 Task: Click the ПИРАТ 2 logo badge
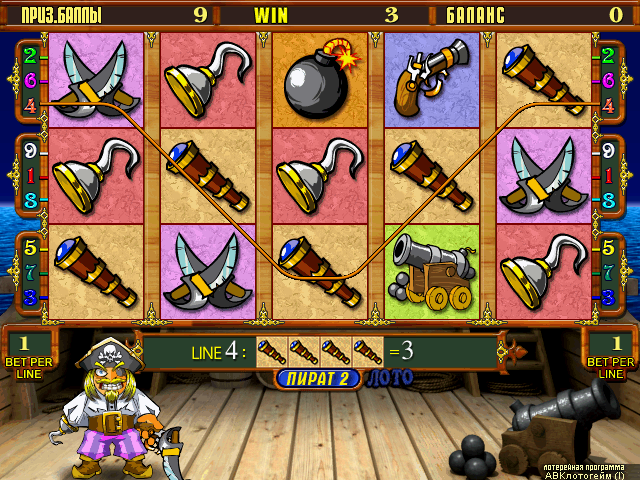(318, 378)
